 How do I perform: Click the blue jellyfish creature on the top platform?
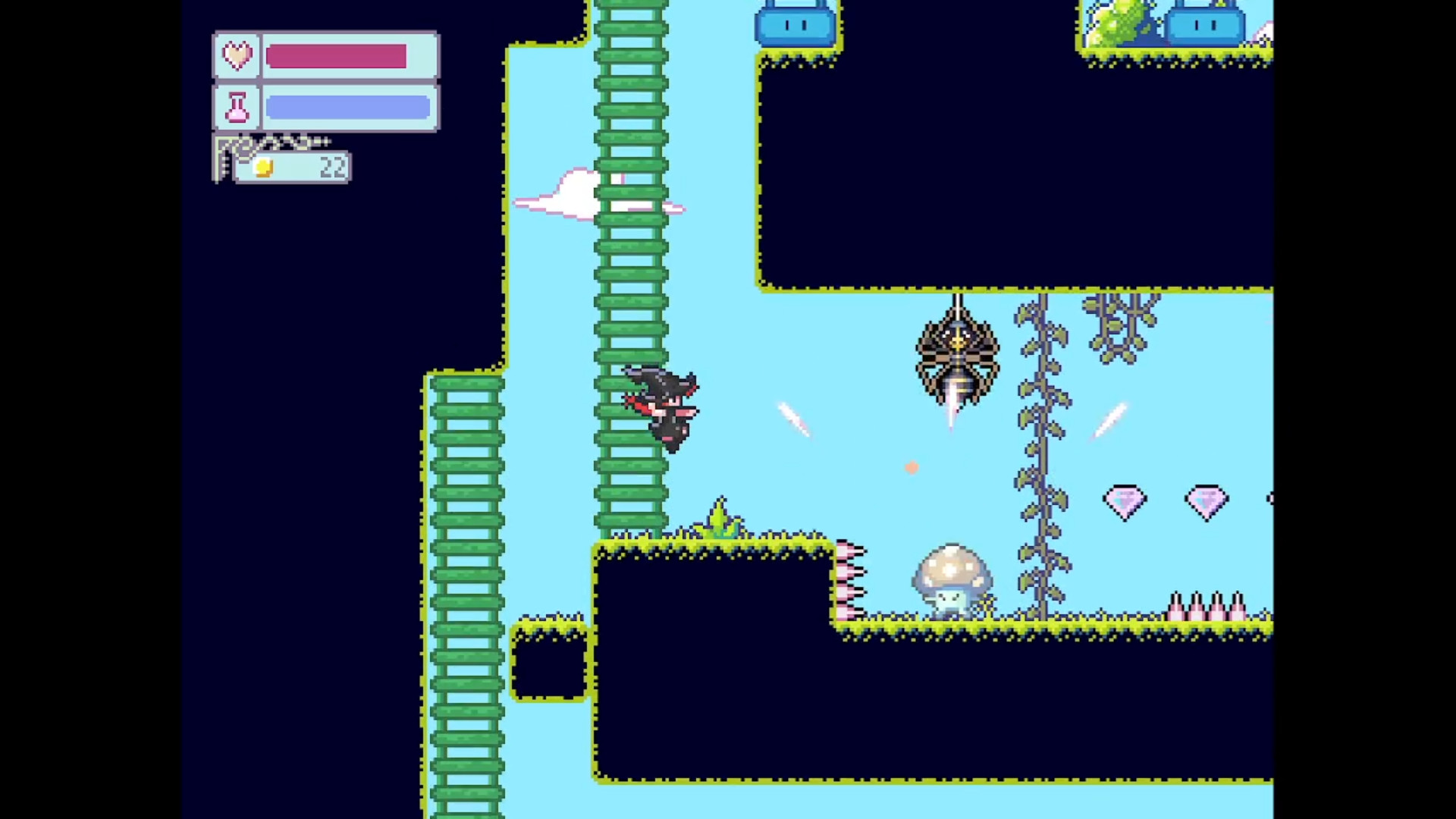(x=795, y=25)
